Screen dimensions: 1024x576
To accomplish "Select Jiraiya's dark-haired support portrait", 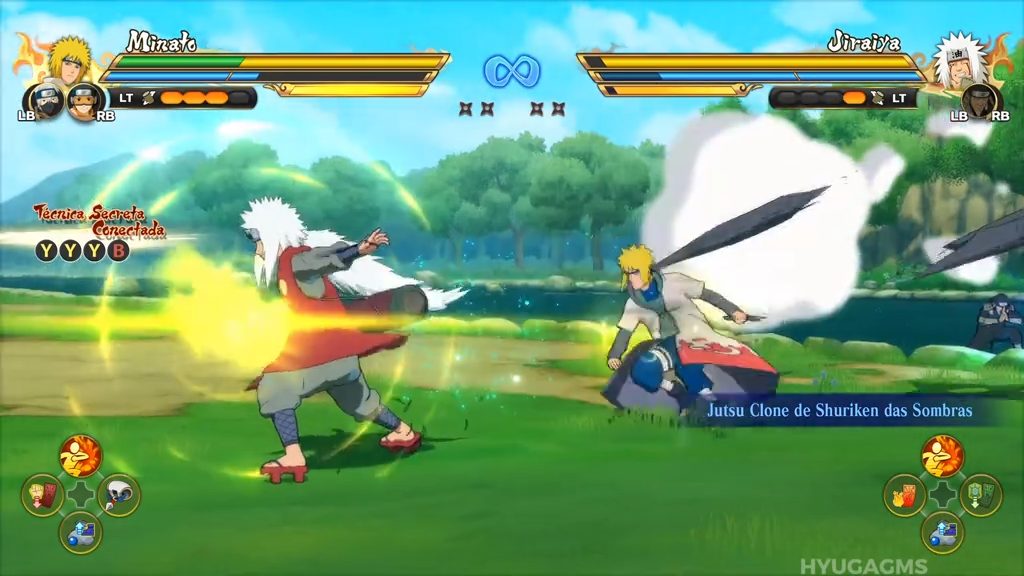I will 980,100.
